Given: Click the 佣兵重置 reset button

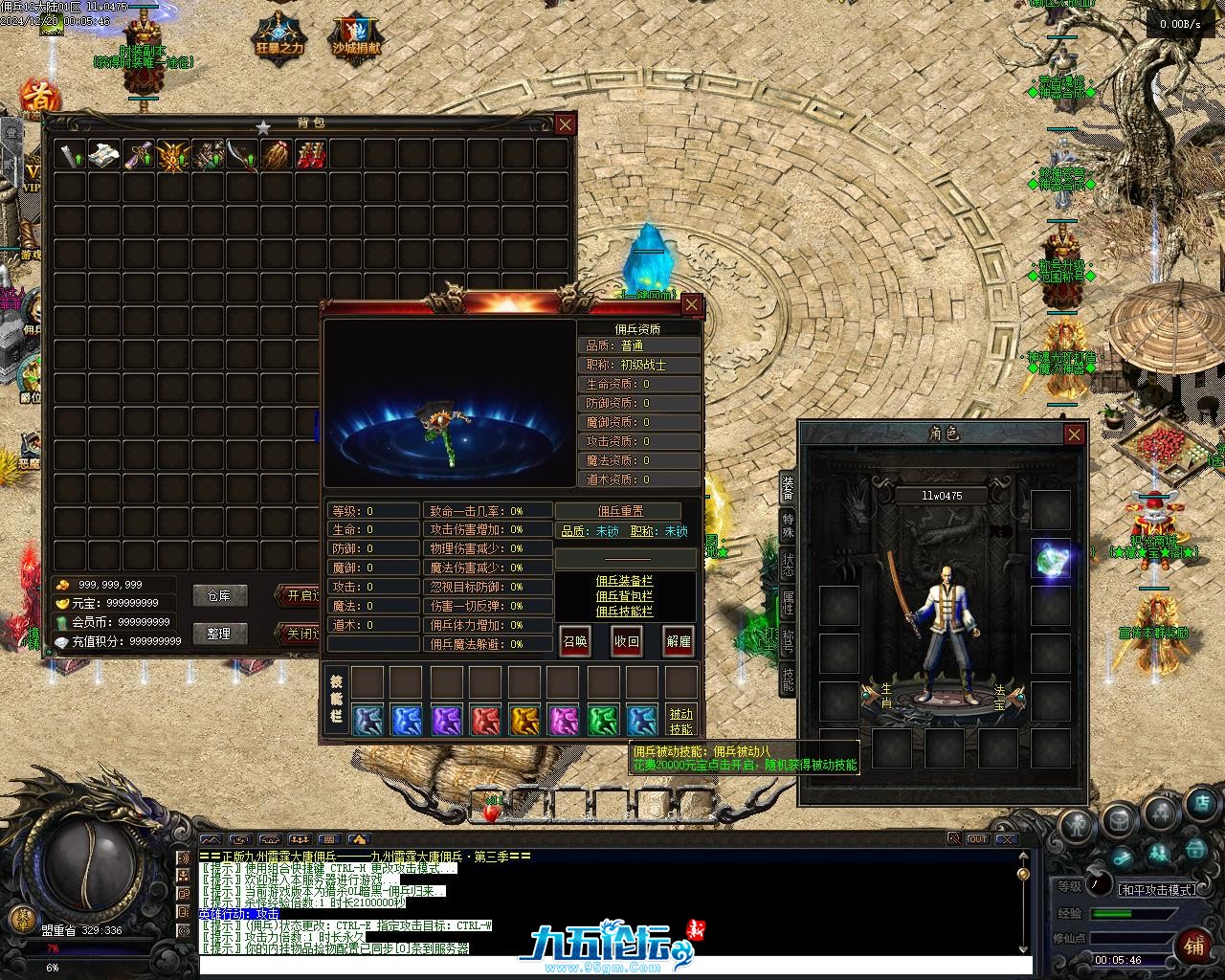Looking at the screenshot, I should coord(620,511).
